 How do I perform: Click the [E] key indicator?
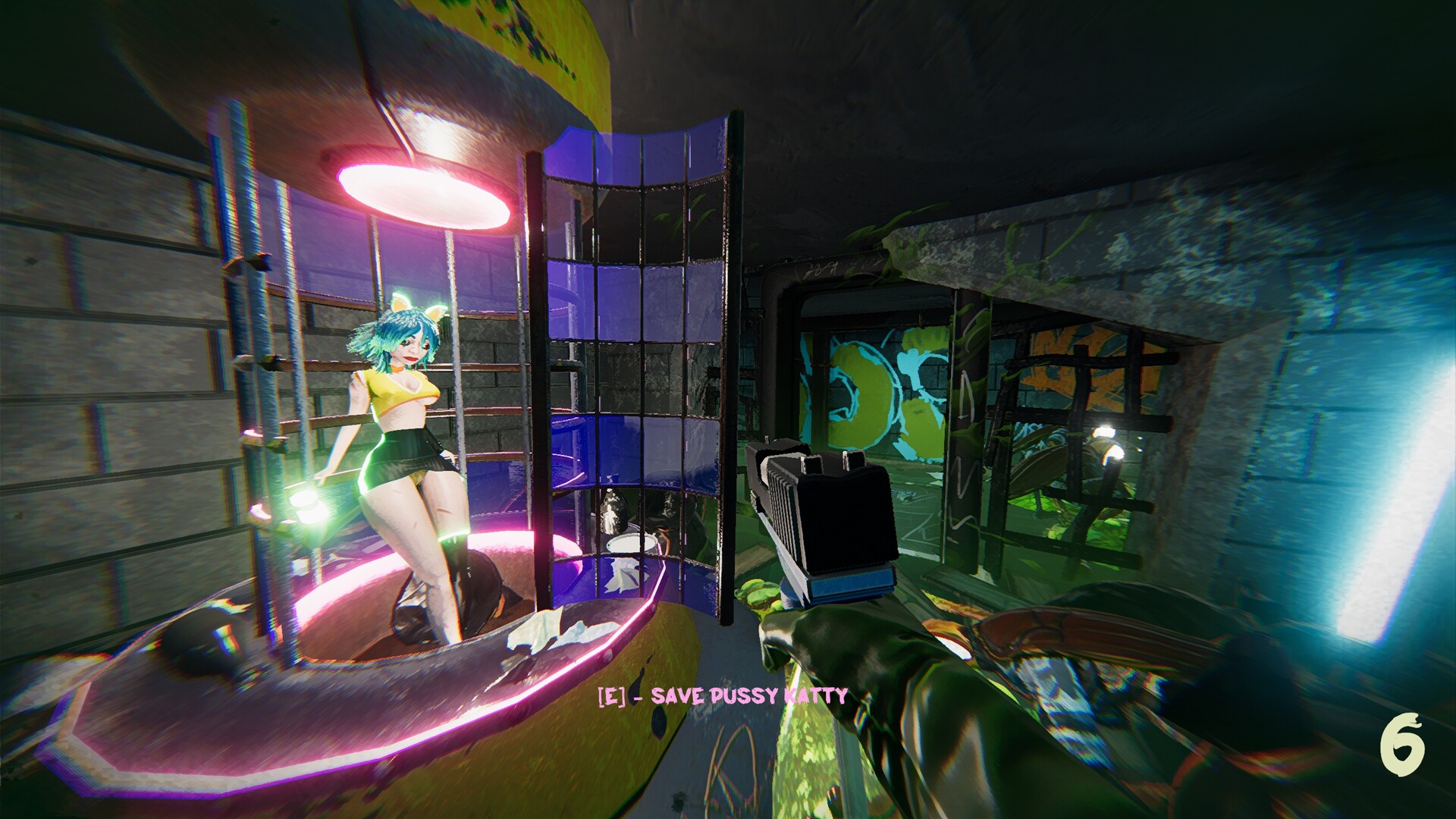pos(611,693)
